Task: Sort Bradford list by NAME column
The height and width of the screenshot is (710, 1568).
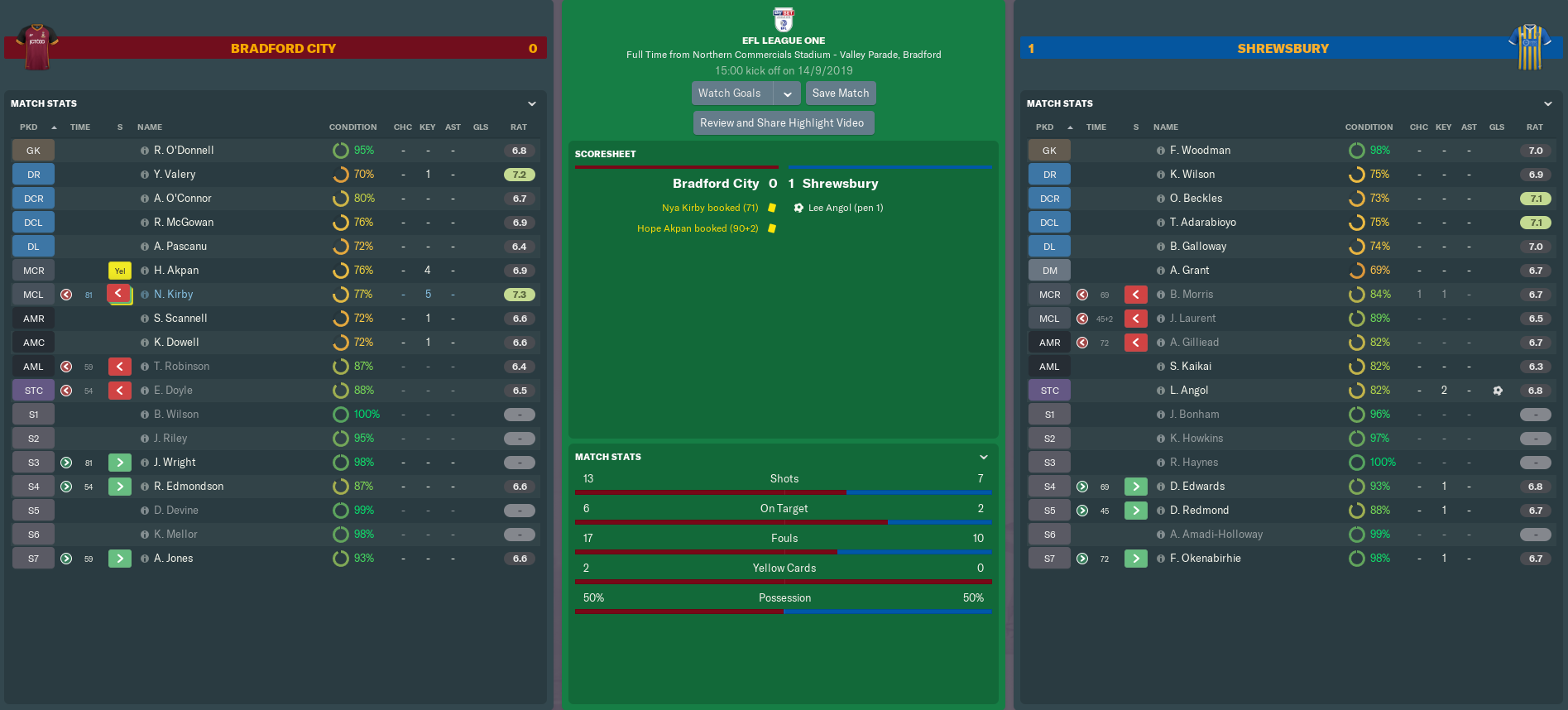Action: (x=150, y=127)
